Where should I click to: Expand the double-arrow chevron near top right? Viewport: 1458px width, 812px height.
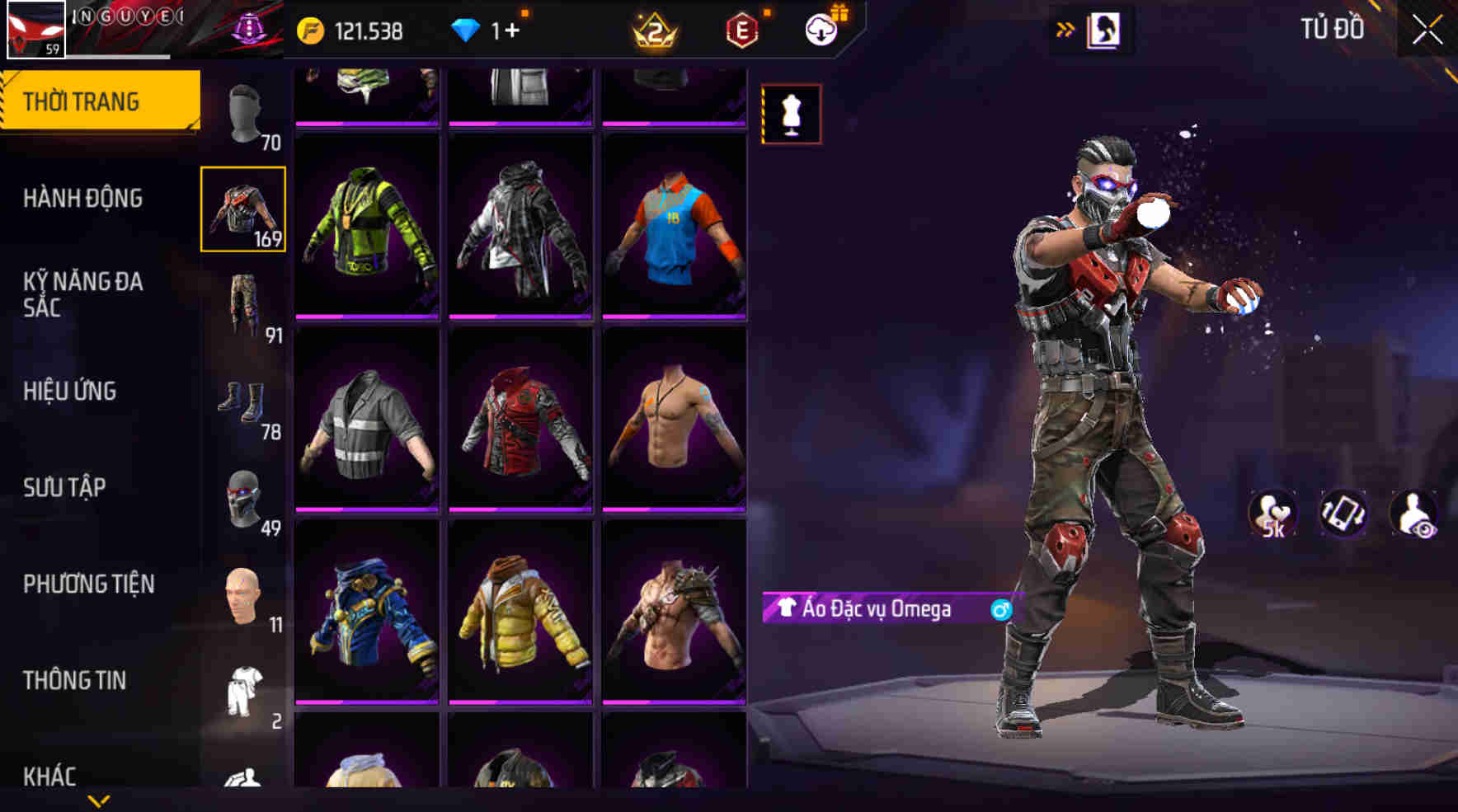point(1065,28)
